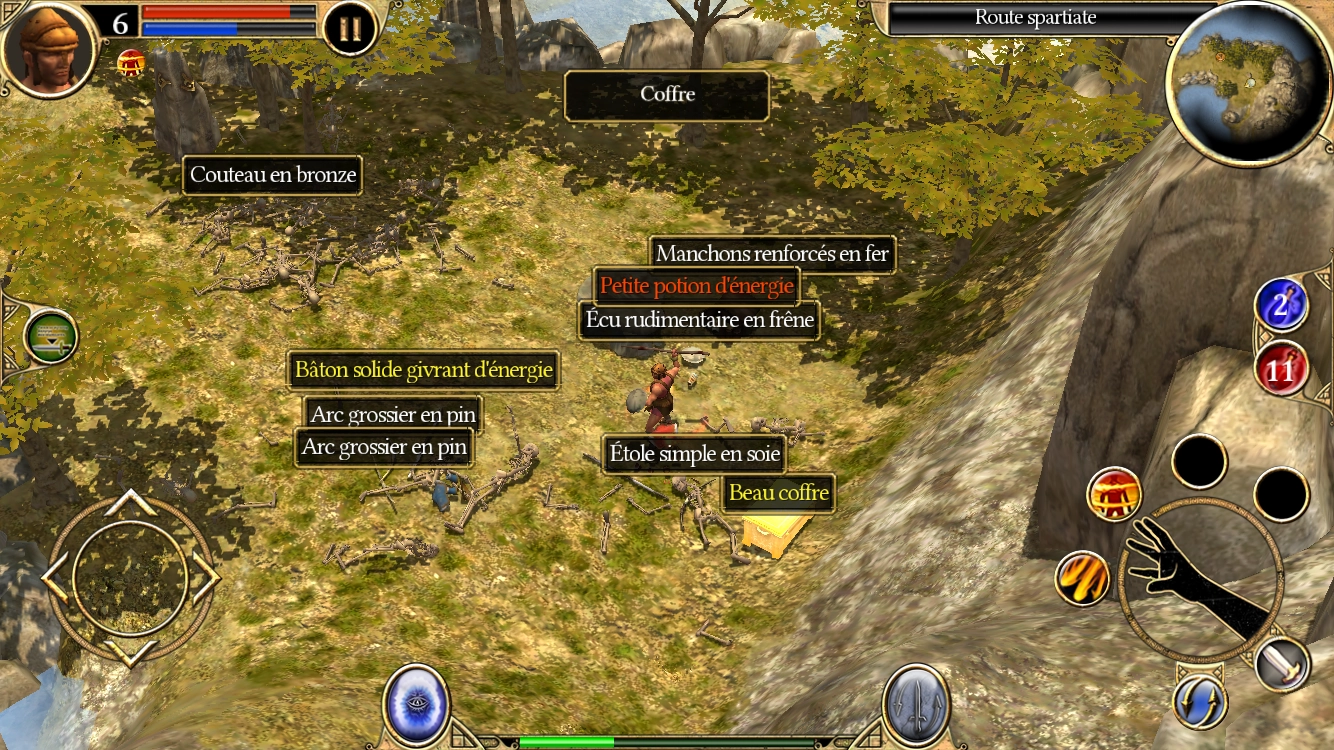
Task: Switch weapons with the blue arrows button
Action: (1200, 702)
